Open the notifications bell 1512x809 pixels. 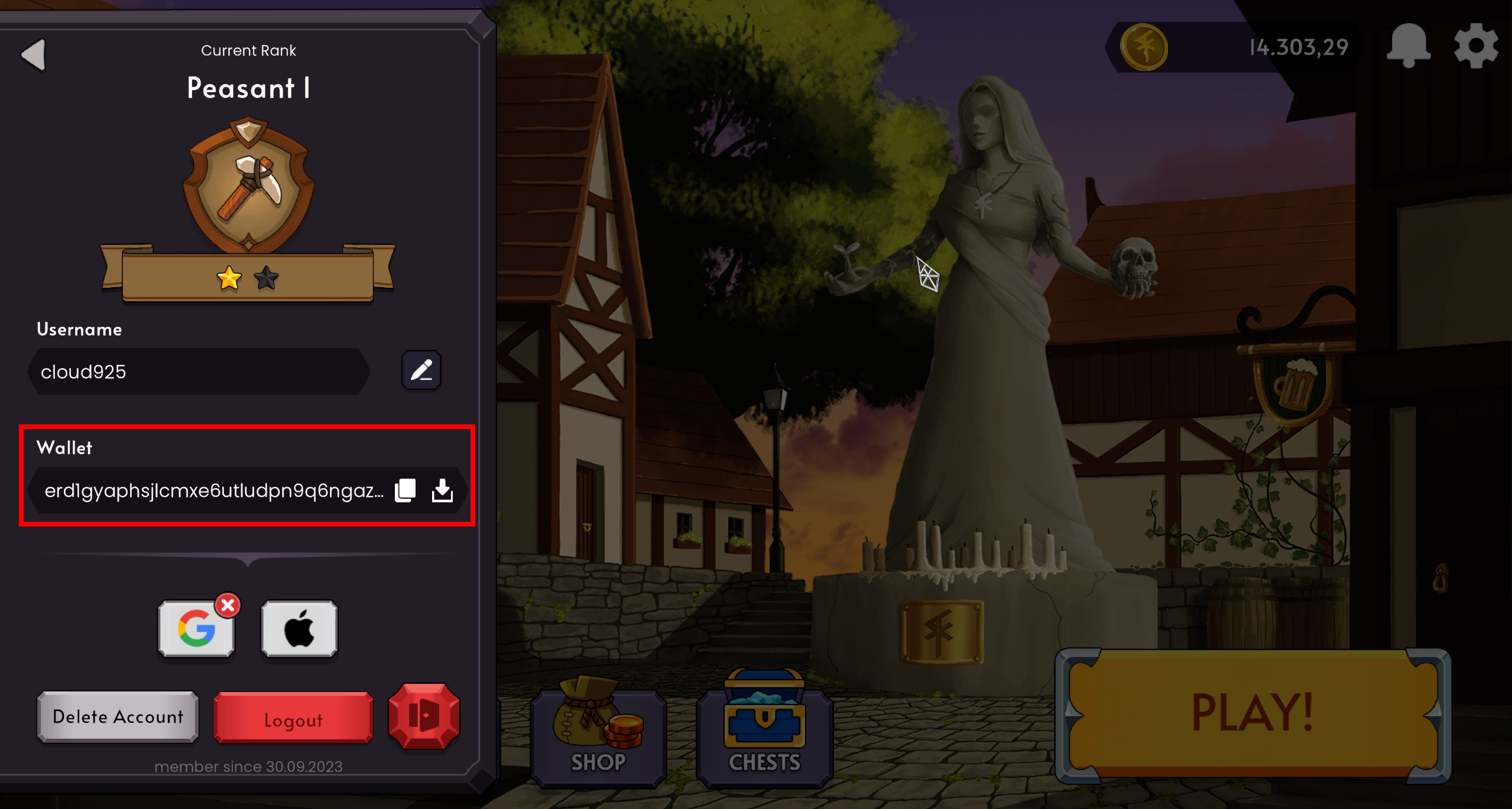[1409, 47]
